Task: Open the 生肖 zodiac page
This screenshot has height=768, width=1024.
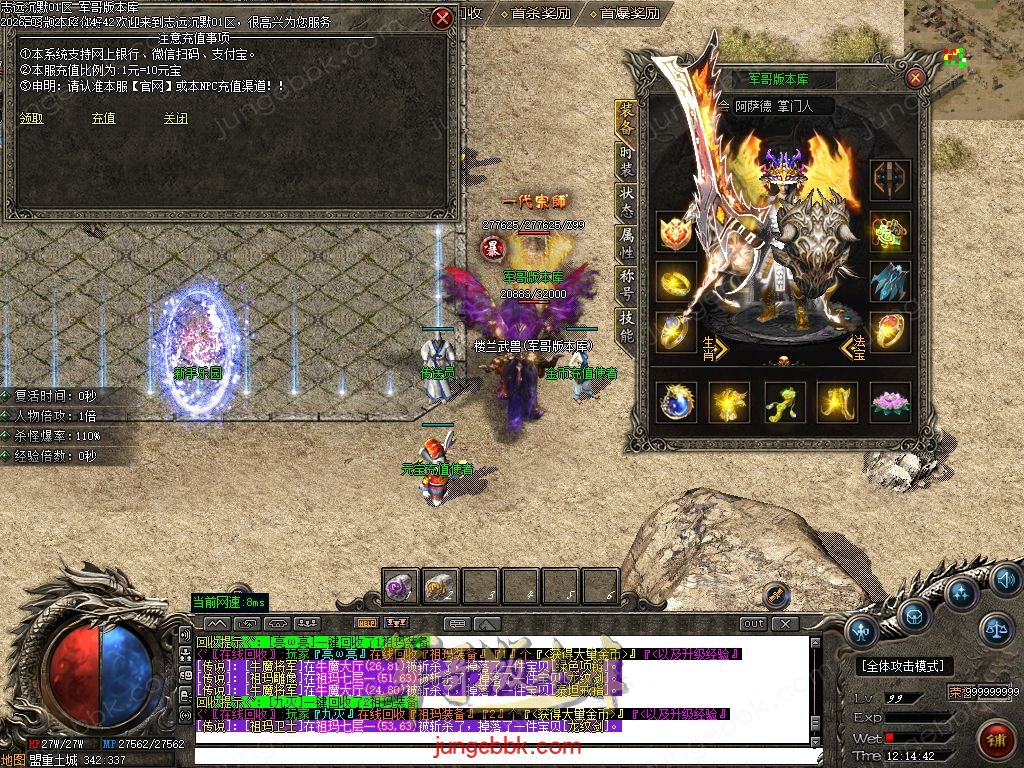Action: (711, 349)
